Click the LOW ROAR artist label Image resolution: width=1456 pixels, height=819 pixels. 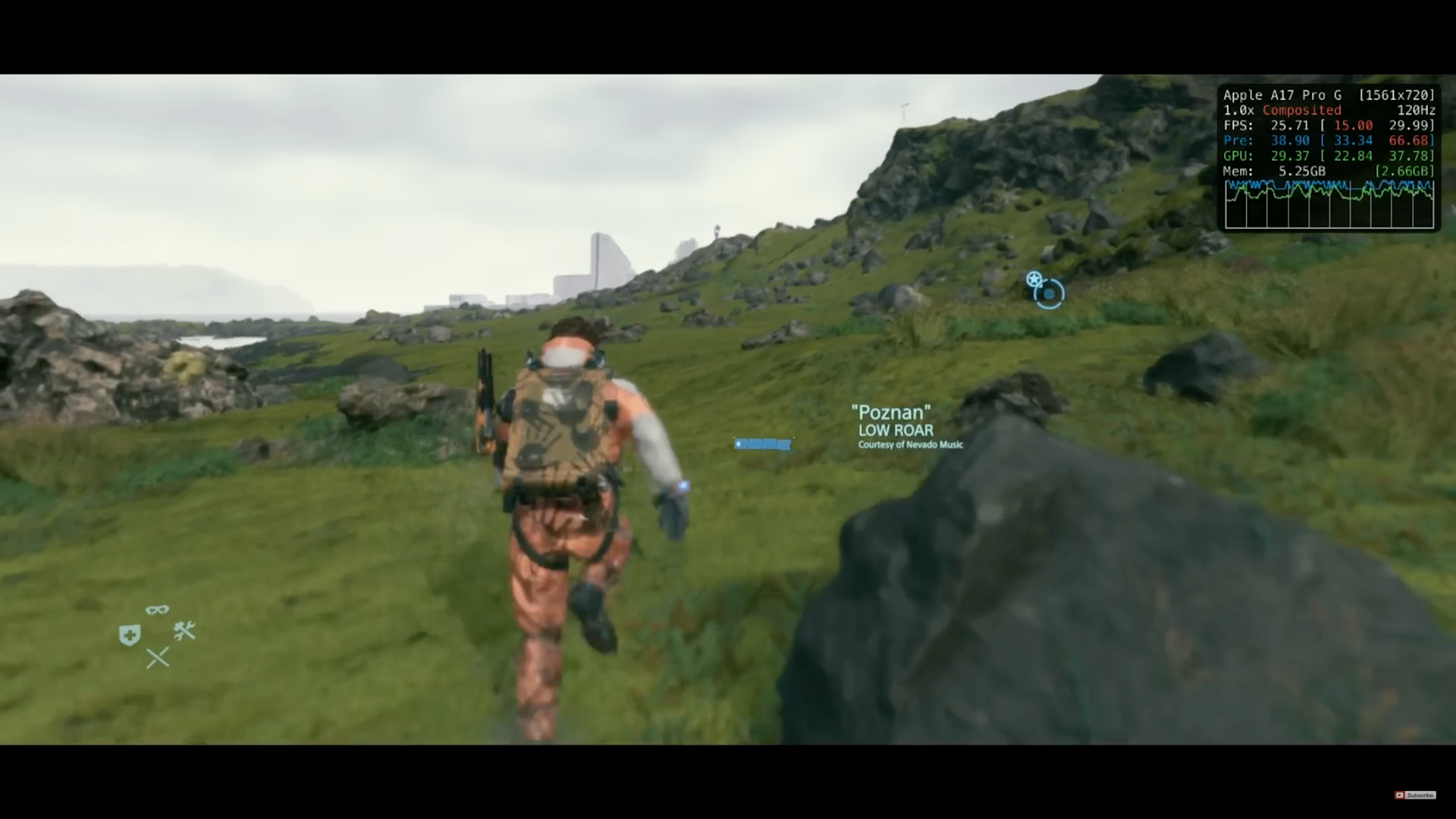[896, 429]
